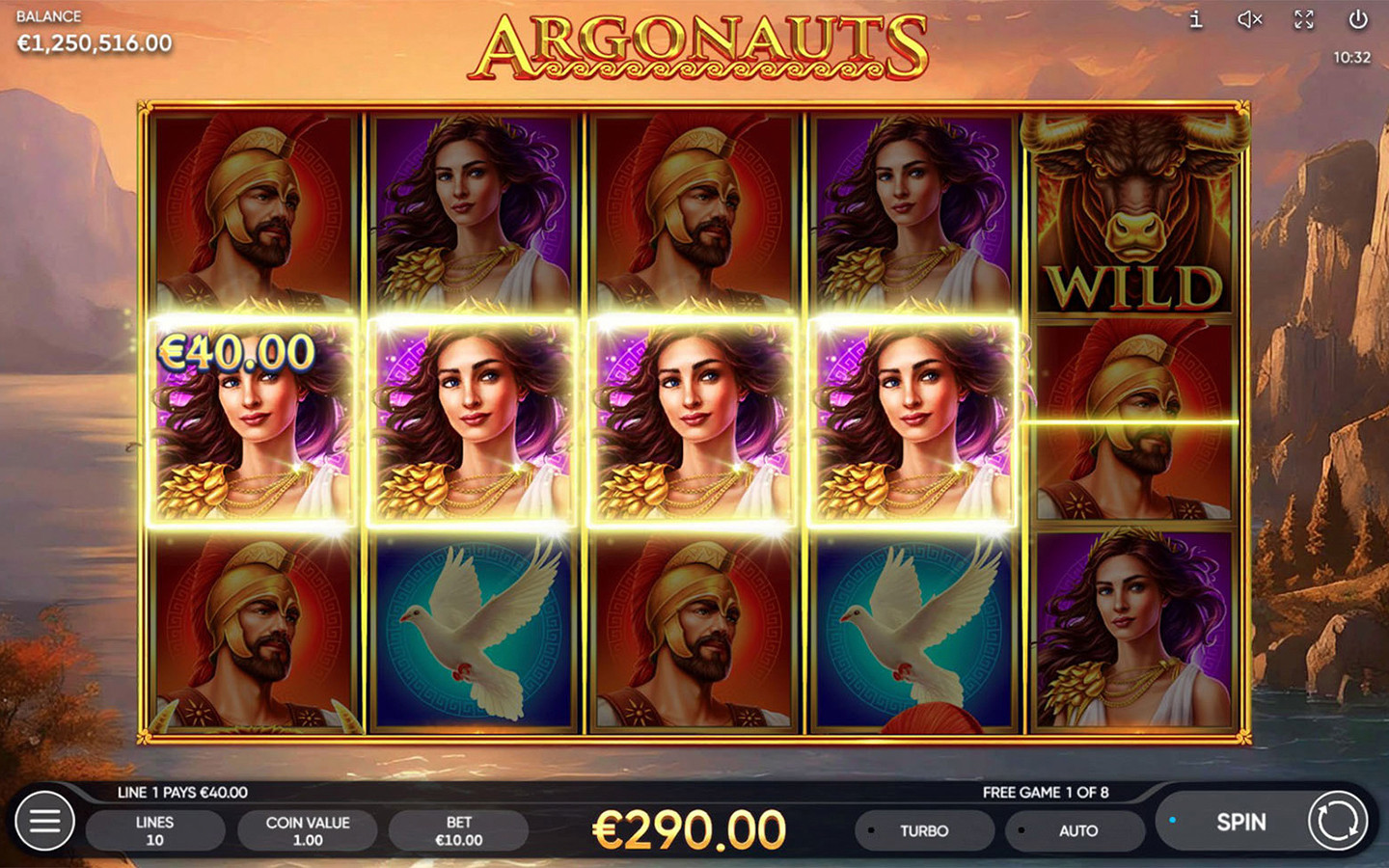Click the LINE 1 PAYS €40.00 message

point(180,793)
